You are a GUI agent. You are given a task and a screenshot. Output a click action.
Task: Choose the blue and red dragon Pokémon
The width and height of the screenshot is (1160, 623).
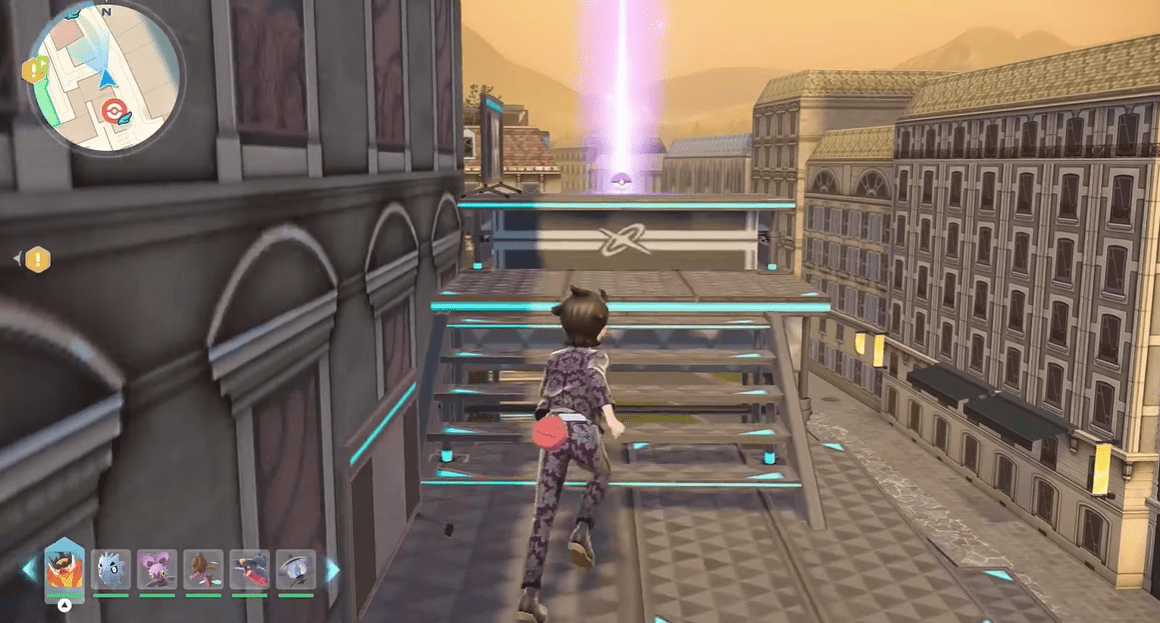(x=249, y=568)
